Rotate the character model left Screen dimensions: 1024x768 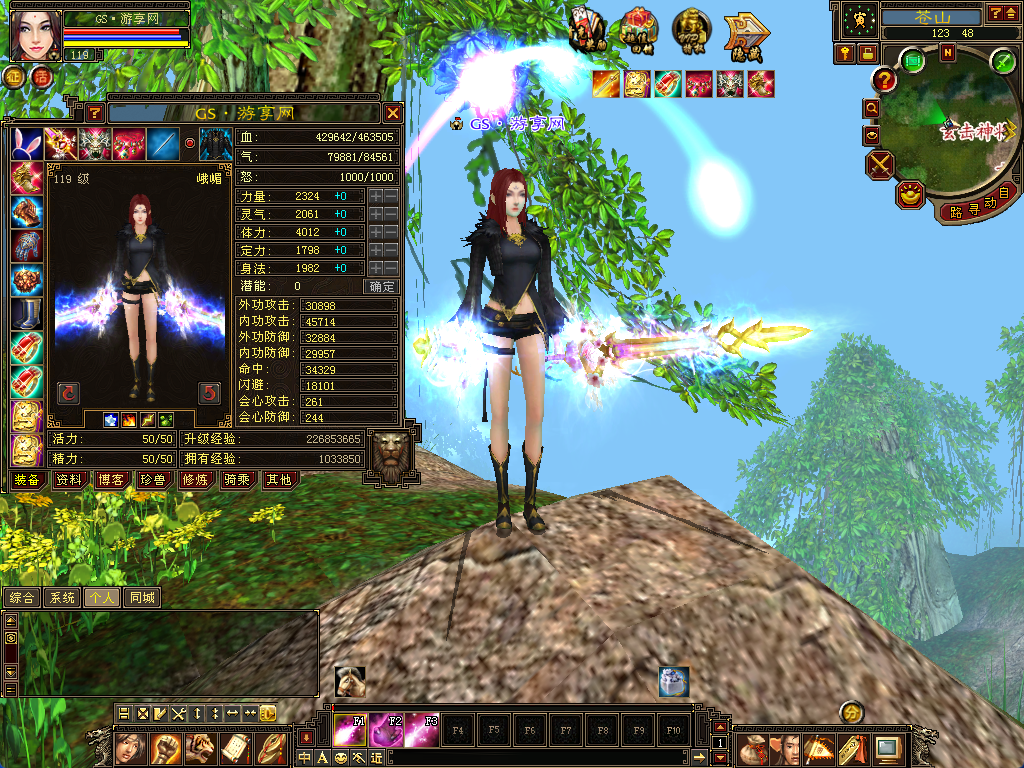click(x=68, y=392)
